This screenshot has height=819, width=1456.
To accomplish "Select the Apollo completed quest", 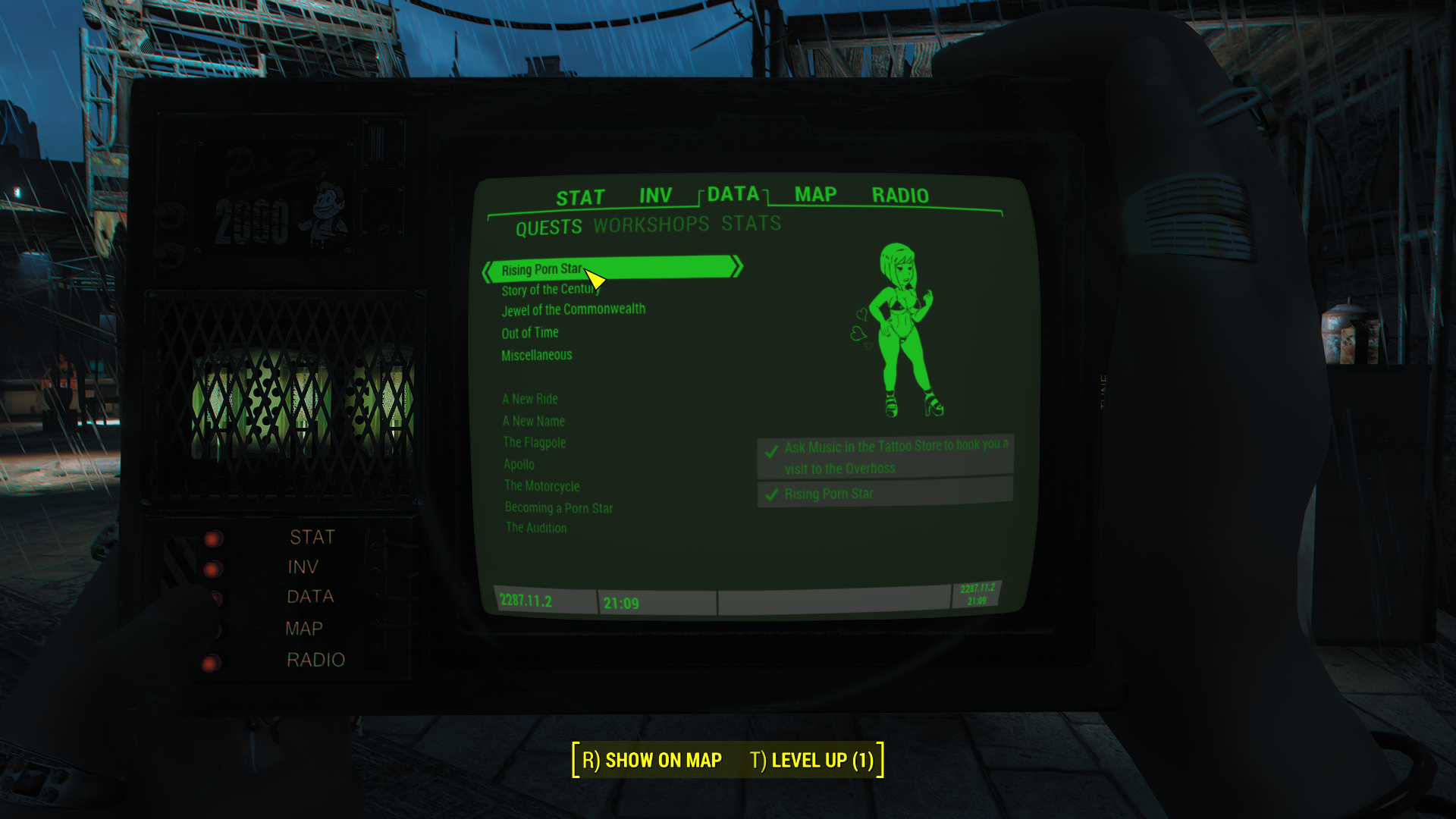I will click(519, 464).
